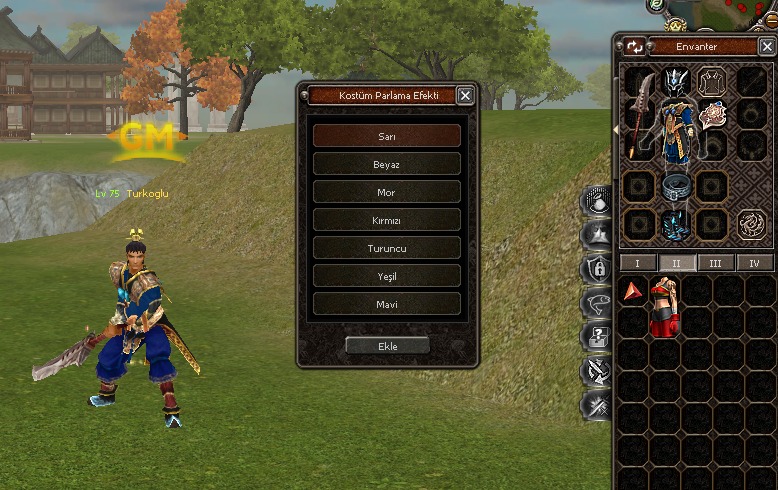Select the Sarı glow color option
778x490 pixels.
click(386, 135)
